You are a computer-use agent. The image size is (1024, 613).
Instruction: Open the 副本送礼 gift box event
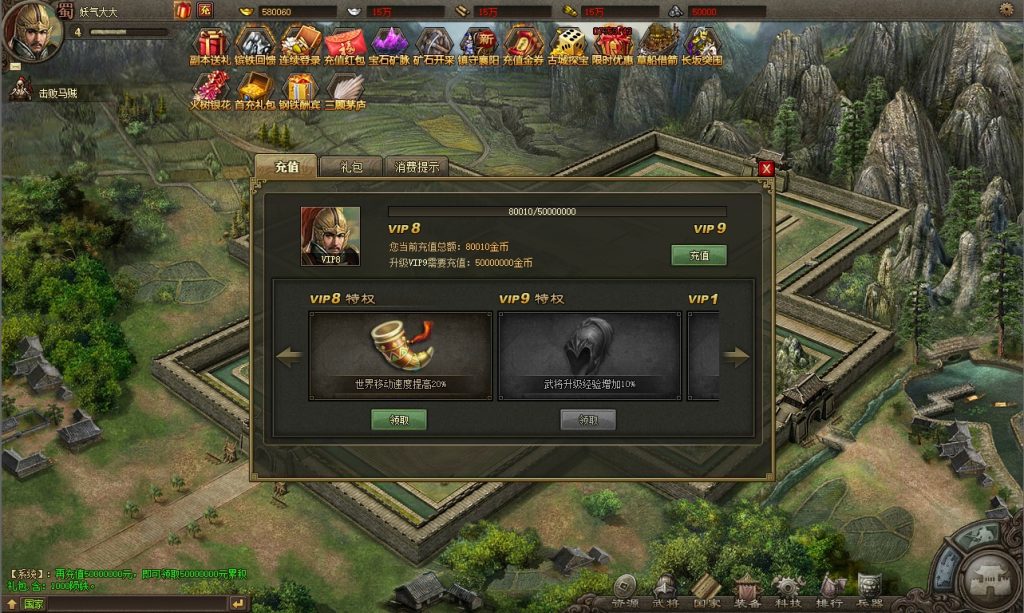(x=209, y=46)
